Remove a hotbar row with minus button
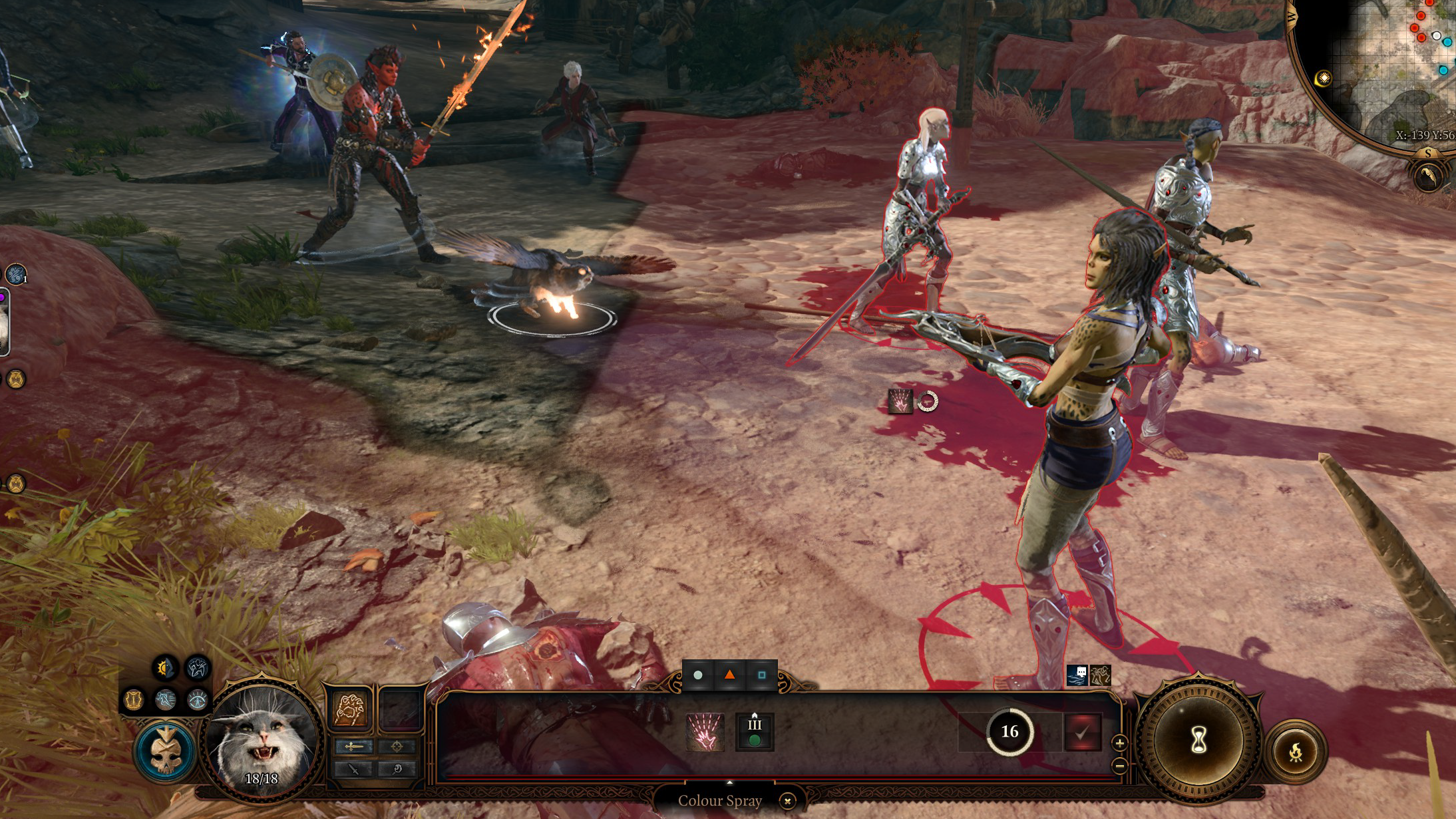 (1120, 766)
